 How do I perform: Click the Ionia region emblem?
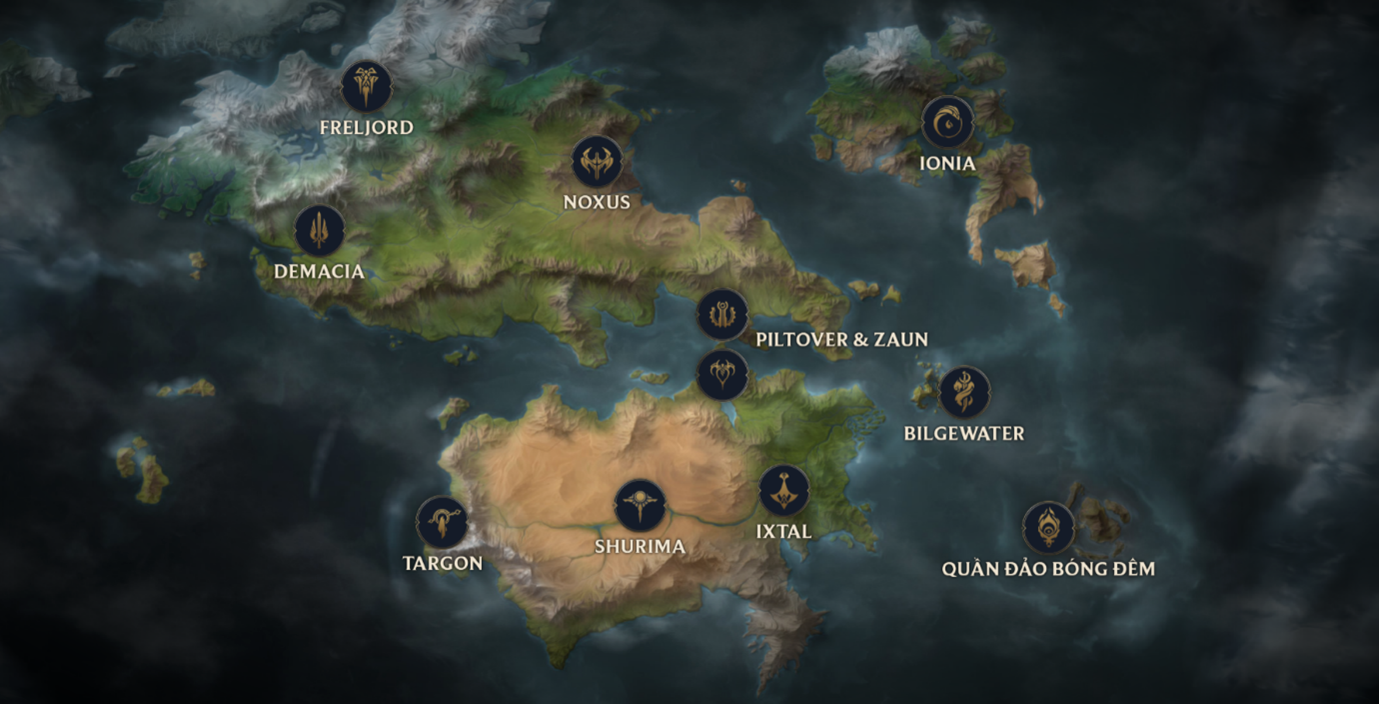coord(947,122)
